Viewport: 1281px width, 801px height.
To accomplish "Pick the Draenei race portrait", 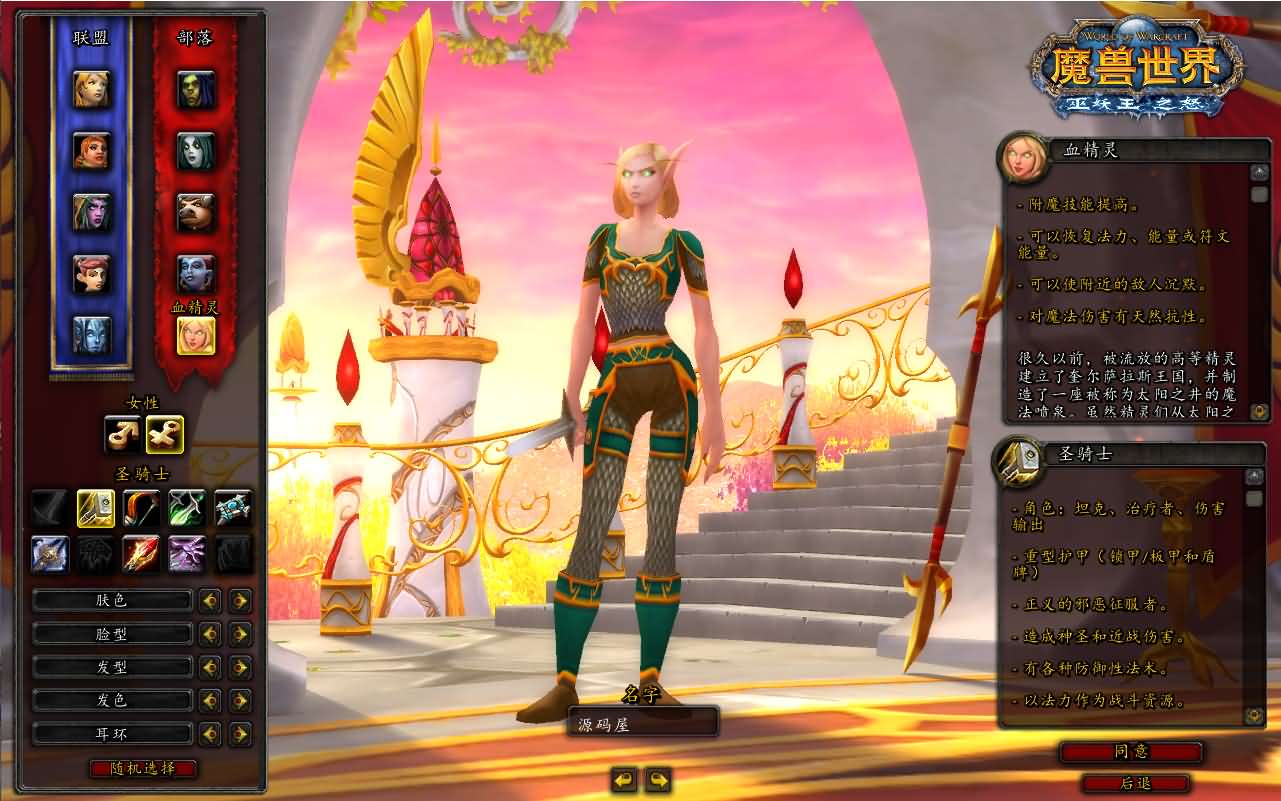I will pos(92,335).
